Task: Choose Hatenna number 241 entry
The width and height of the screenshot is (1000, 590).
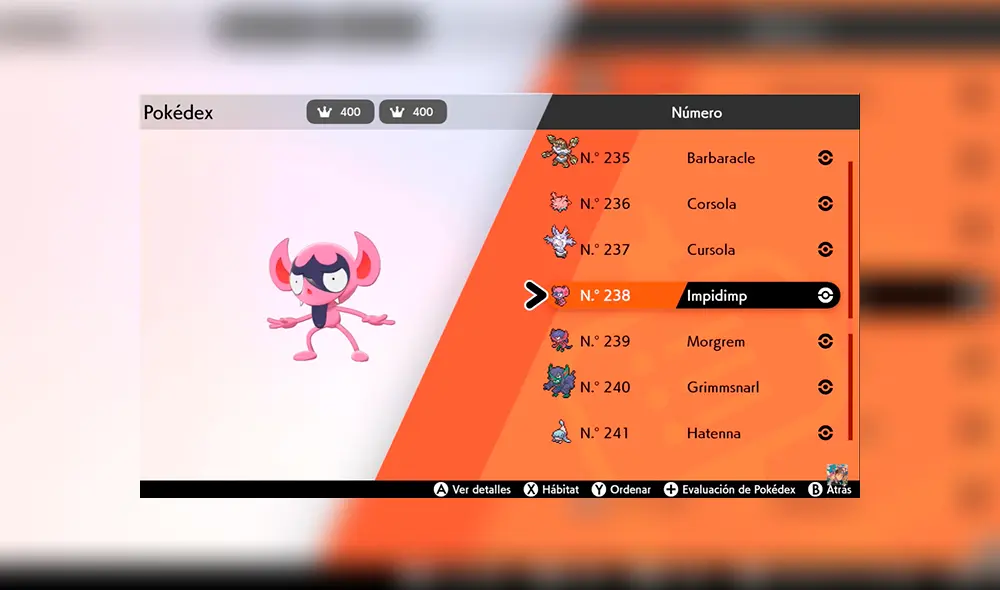Action: (712, 433)
